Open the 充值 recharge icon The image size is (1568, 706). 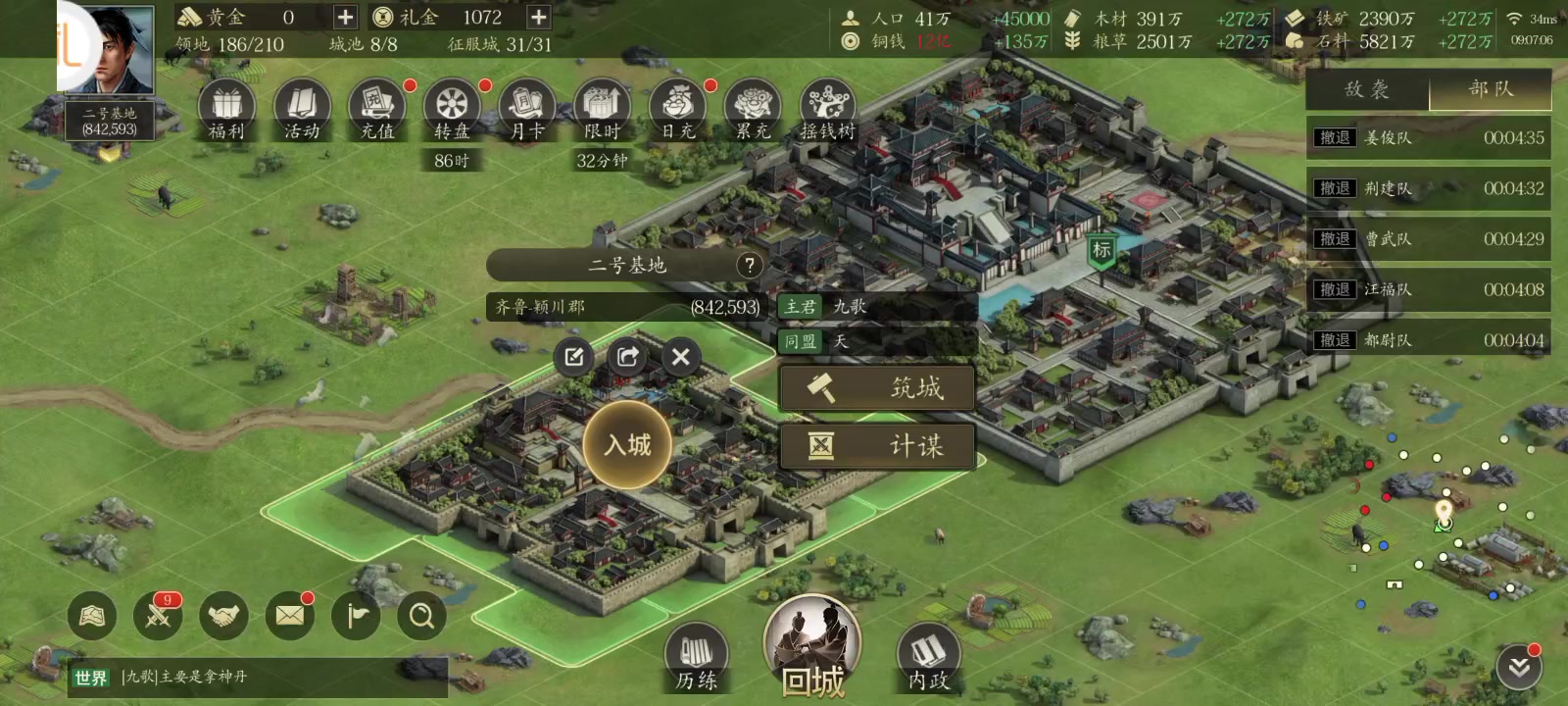[377, 109]
